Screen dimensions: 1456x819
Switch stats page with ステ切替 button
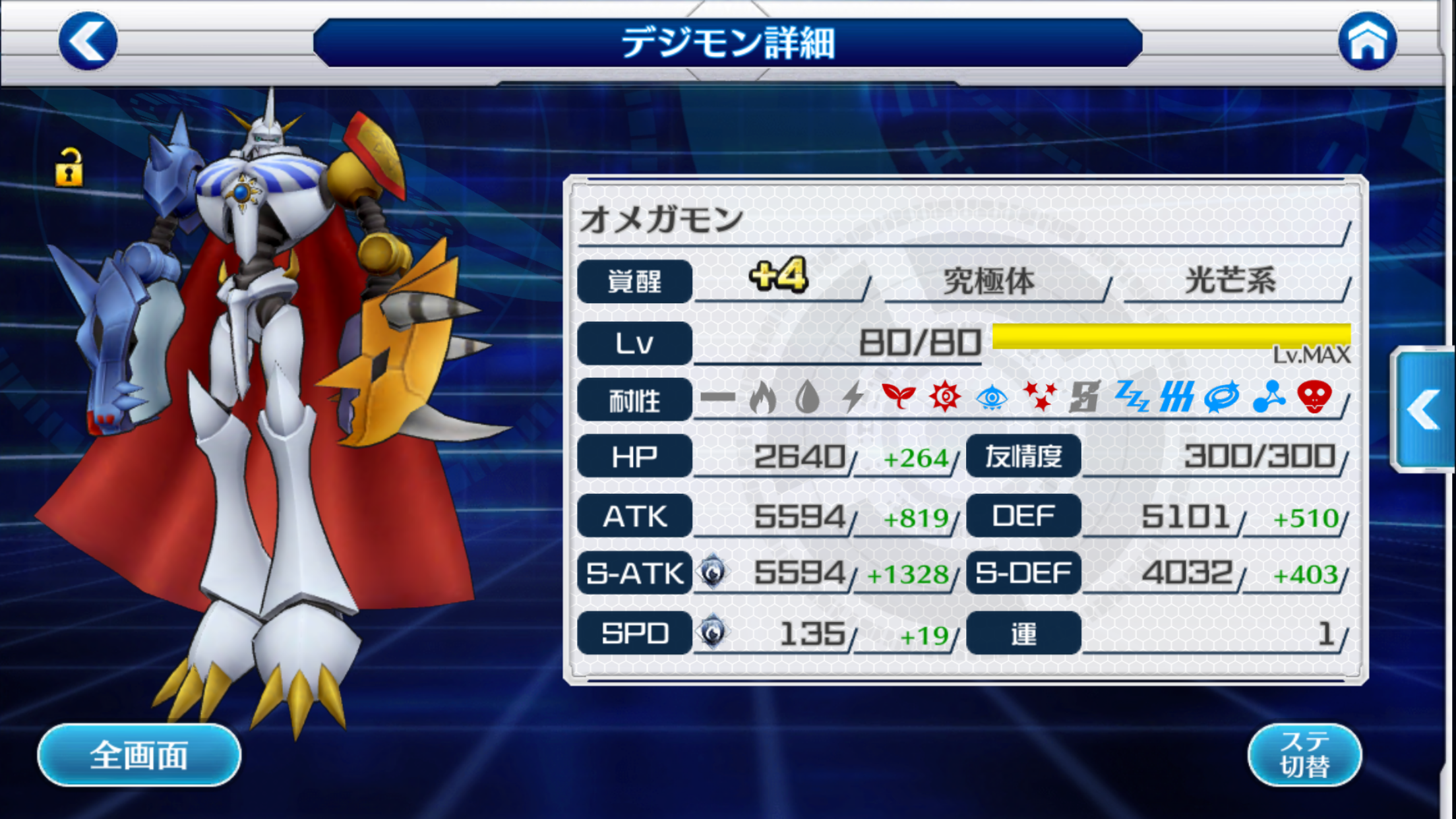(x=1304, y=755)
